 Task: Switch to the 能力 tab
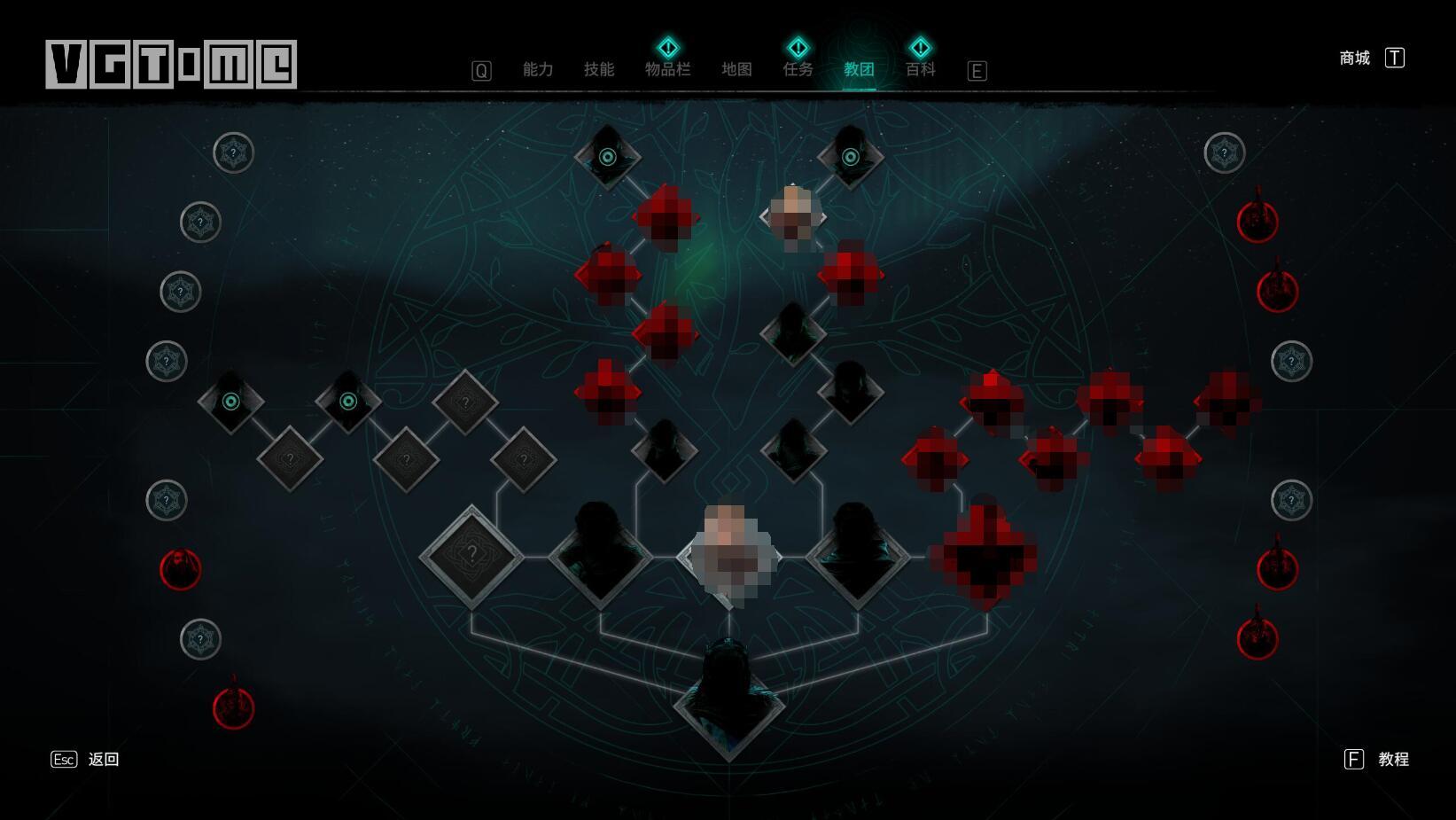pos(538,69)
